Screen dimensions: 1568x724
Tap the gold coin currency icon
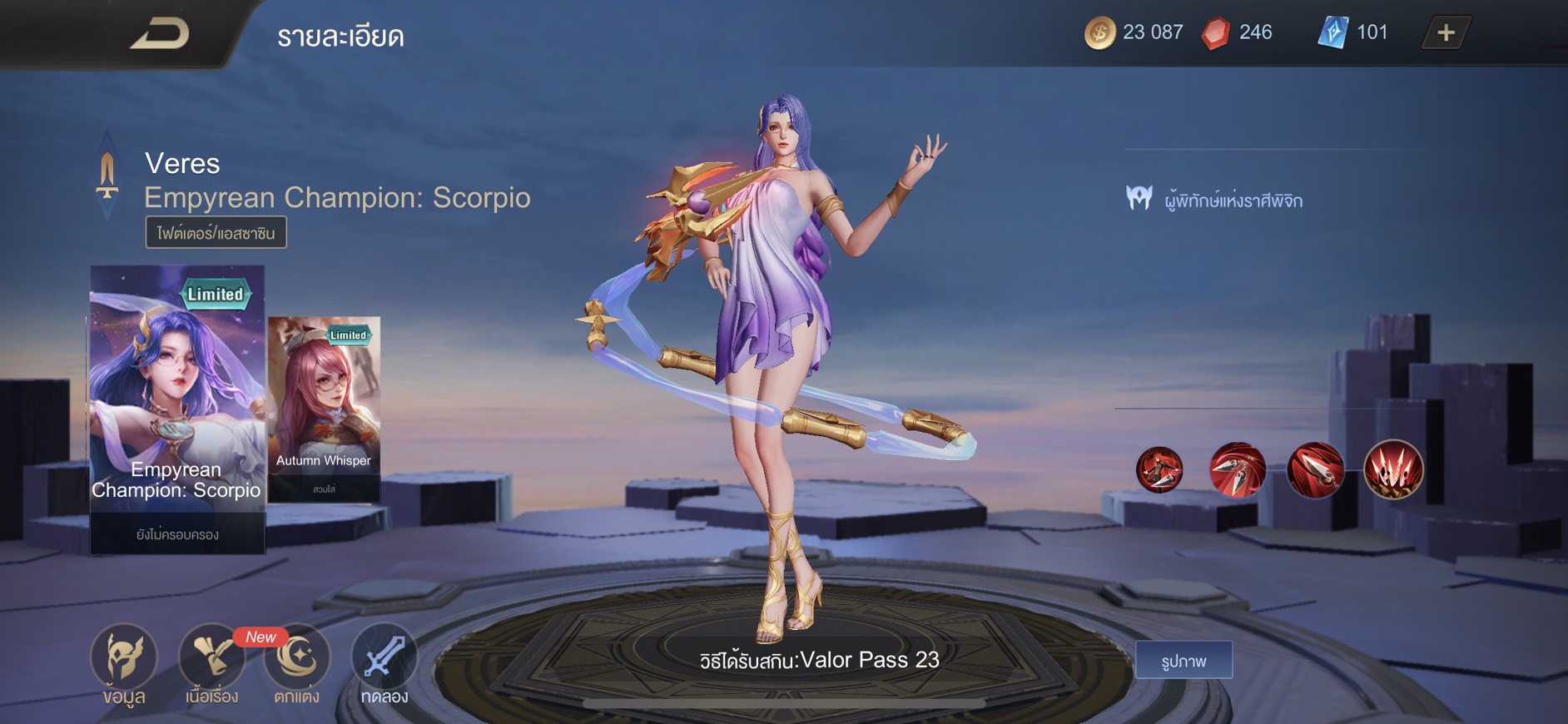pos(1099,33)
